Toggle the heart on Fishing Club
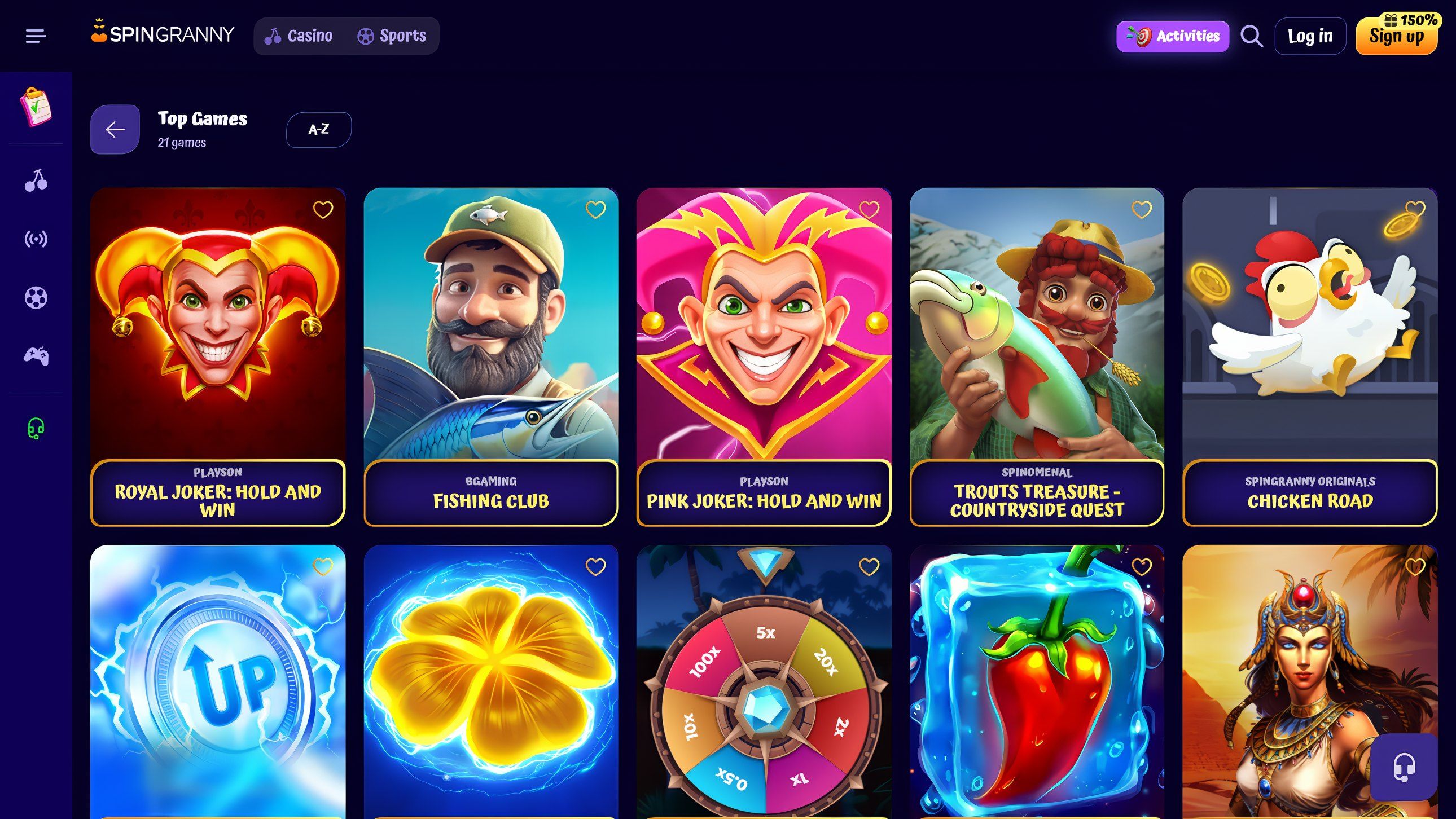Viewport: 1456px width, 819px height. [596, 210]
